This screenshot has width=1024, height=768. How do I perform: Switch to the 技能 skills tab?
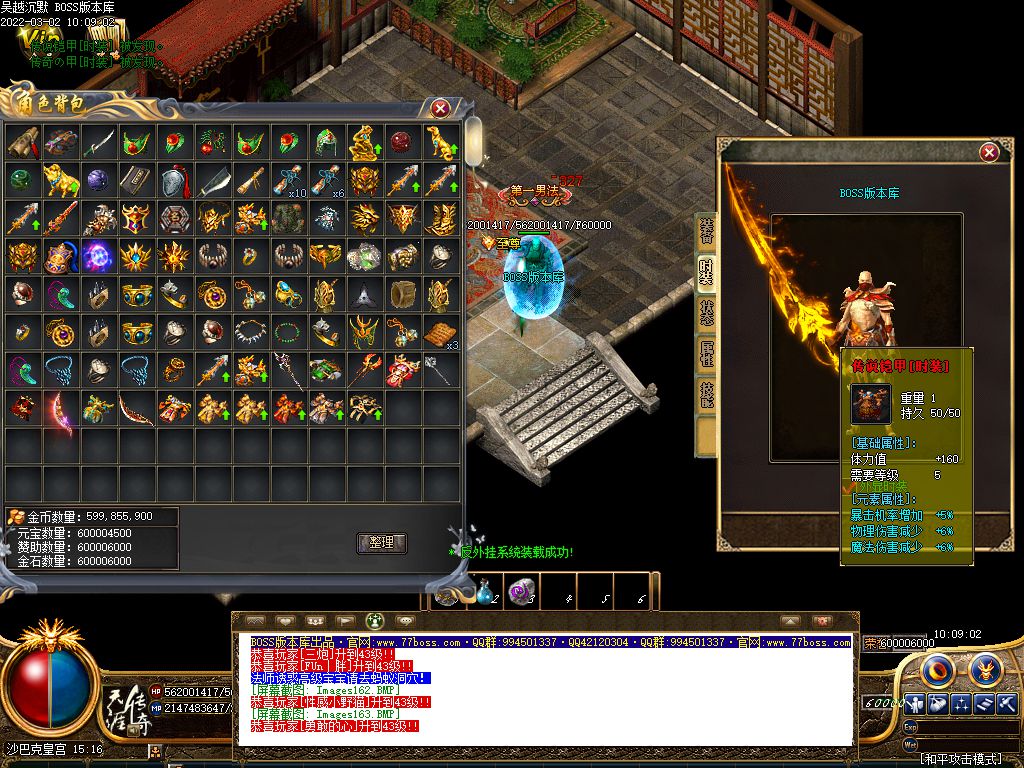(x=706, y=395)
